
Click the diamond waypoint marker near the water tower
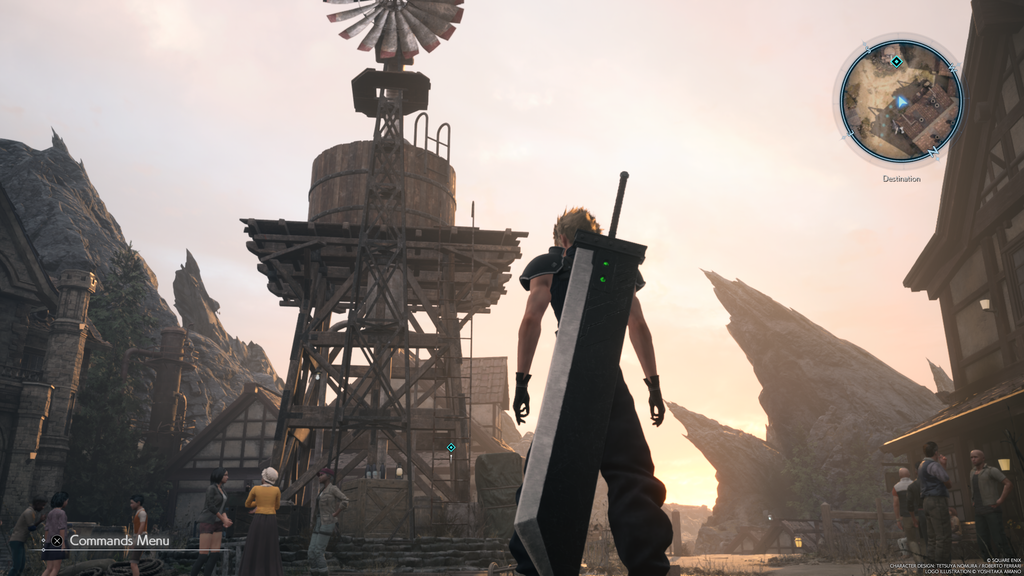coord(451,447)
